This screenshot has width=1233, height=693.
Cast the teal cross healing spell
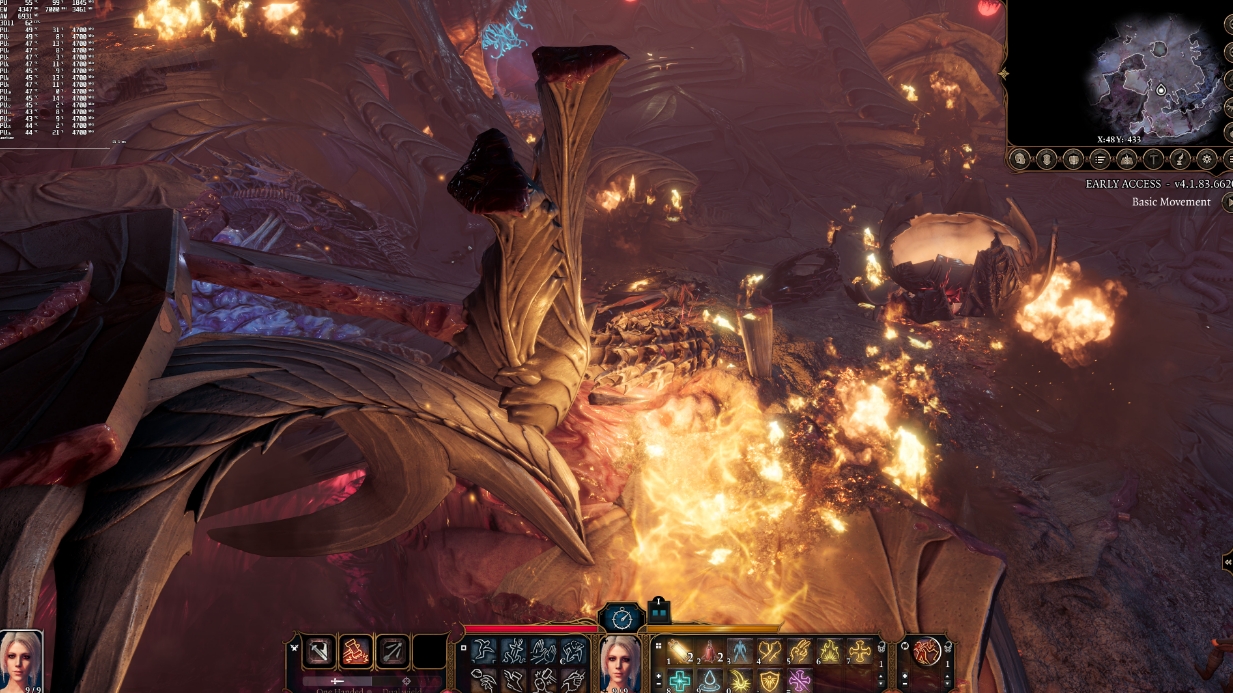point(680,682)
